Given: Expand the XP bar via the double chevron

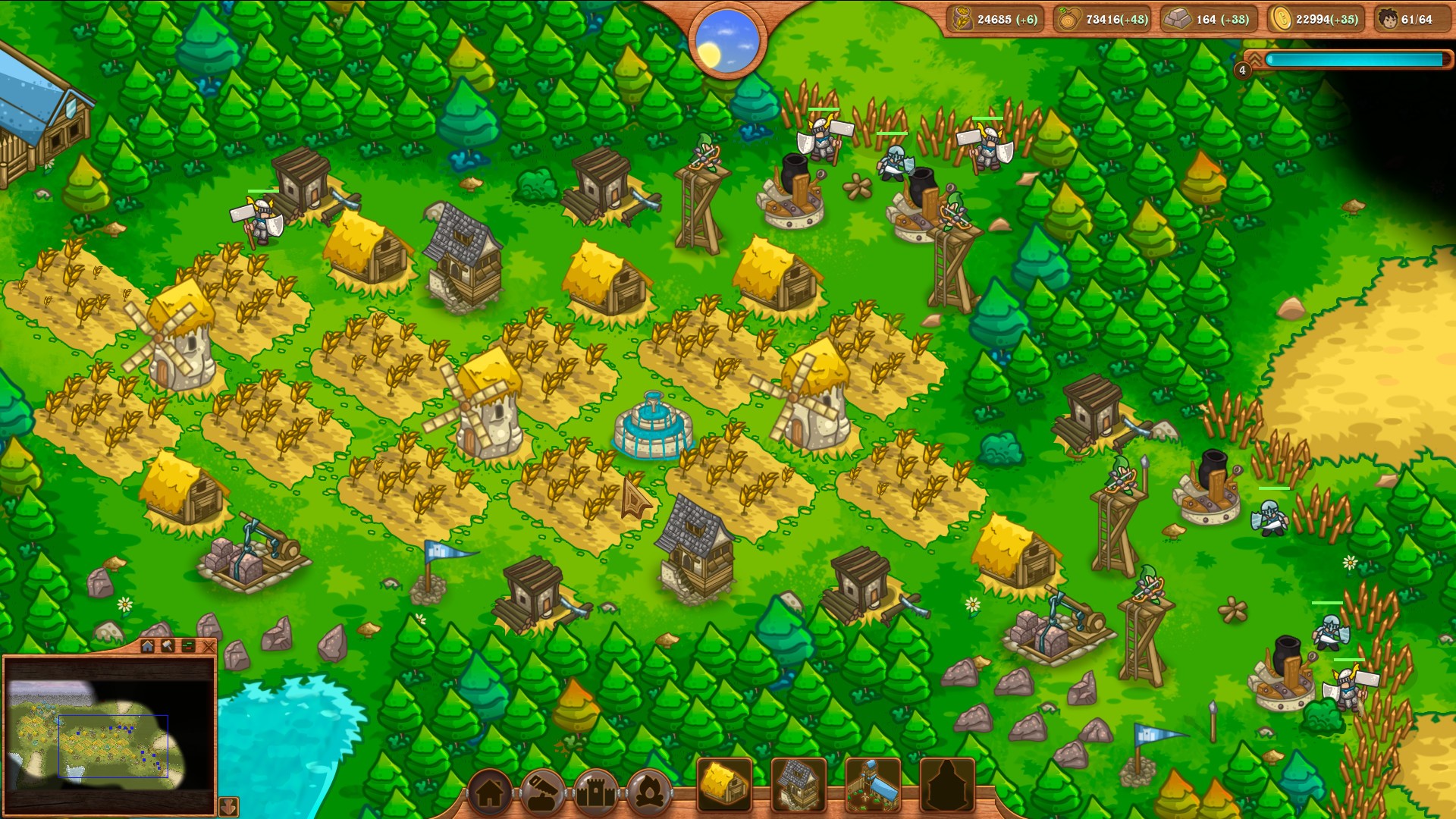Looking at the screenshot, I should [1255, 59].
